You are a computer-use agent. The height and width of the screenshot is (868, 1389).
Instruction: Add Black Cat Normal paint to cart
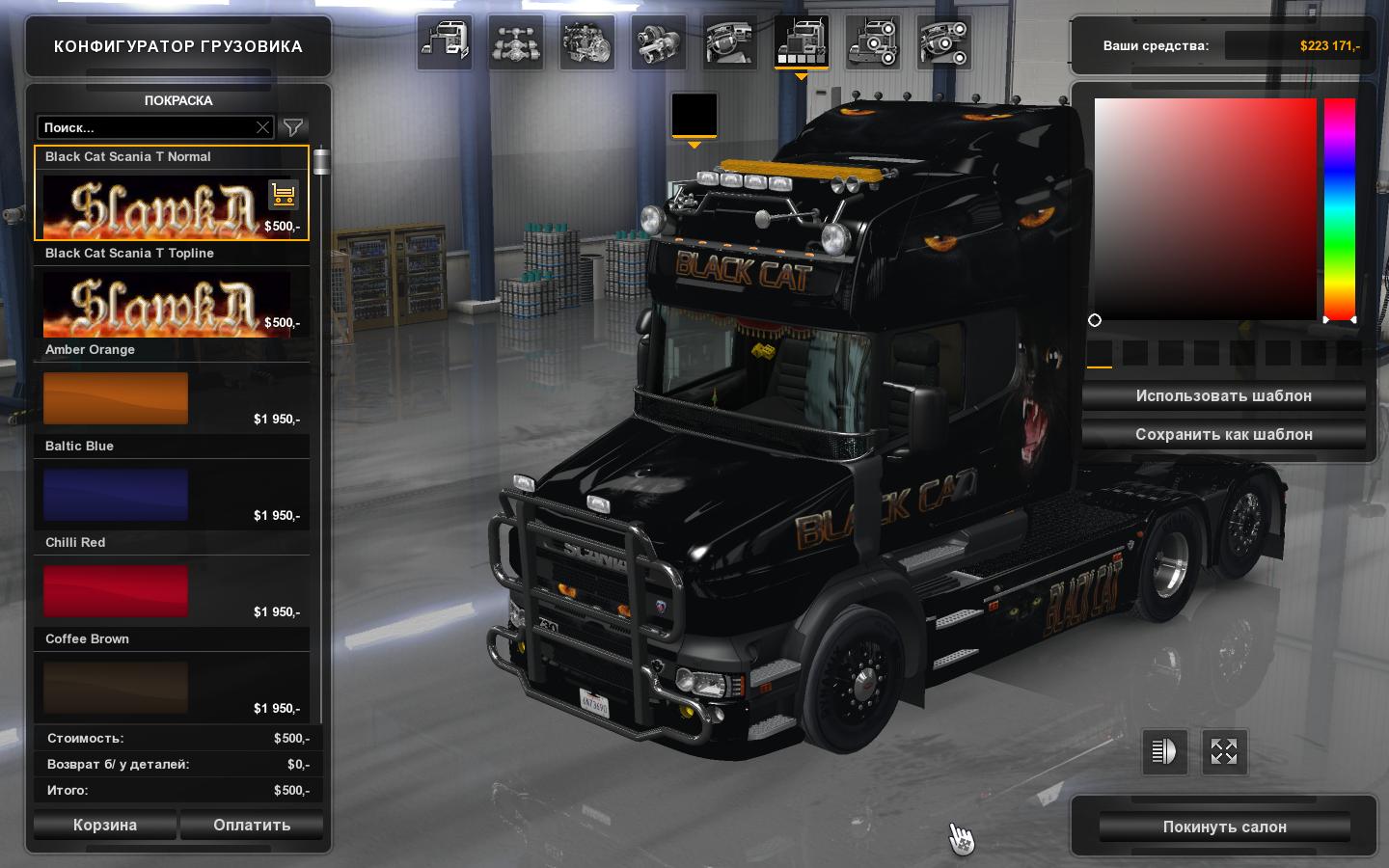click(x=283, y=195)
